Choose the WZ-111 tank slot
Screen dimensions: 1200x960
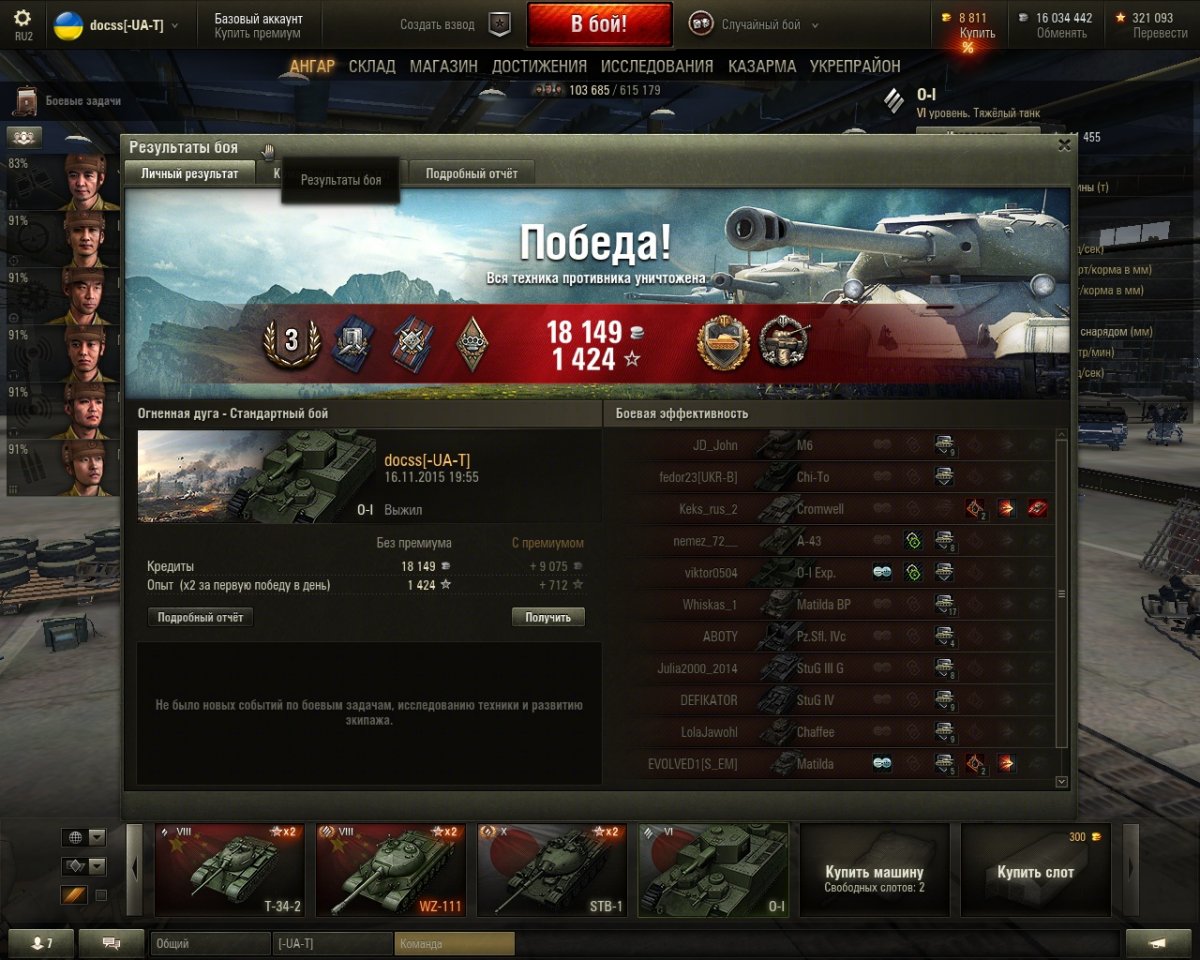(389, 870)
